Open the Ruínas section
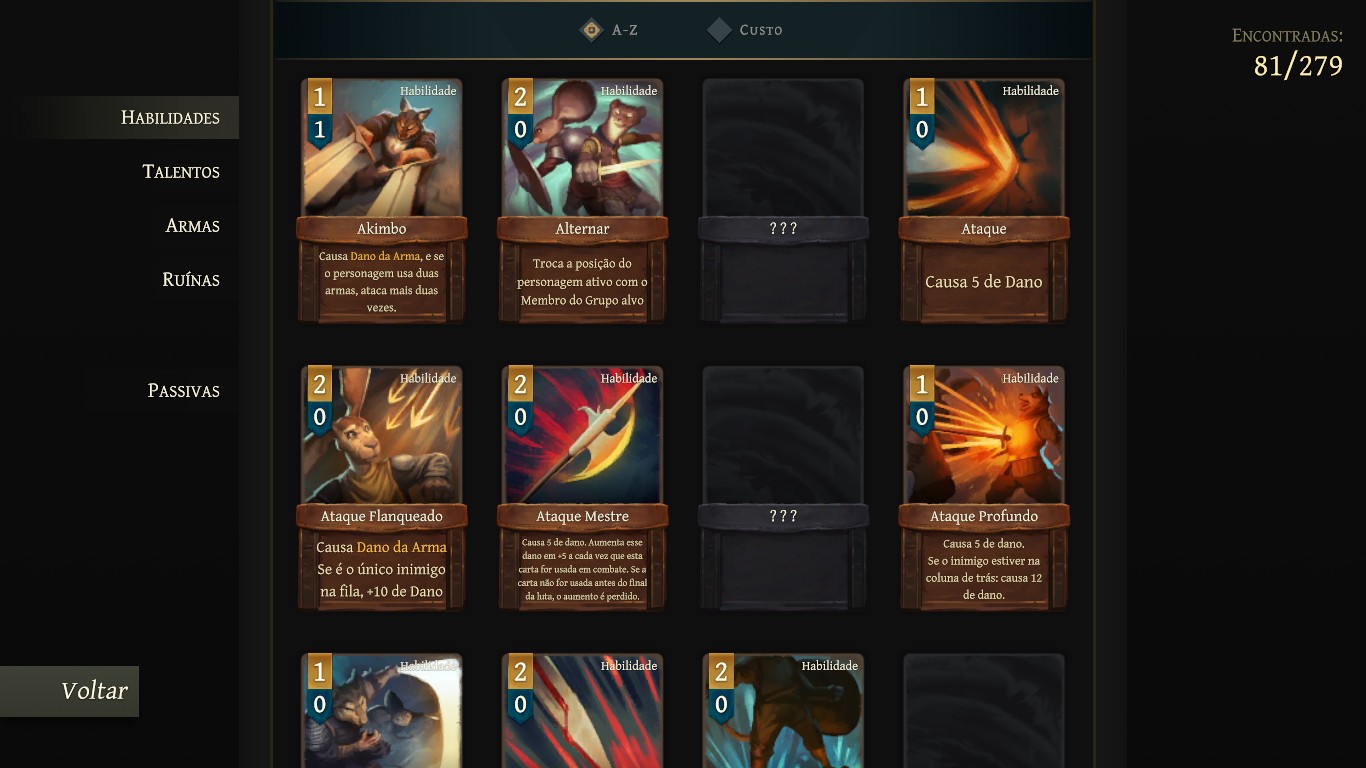The width and height of the screenshot is (1366, 768). 190,280
